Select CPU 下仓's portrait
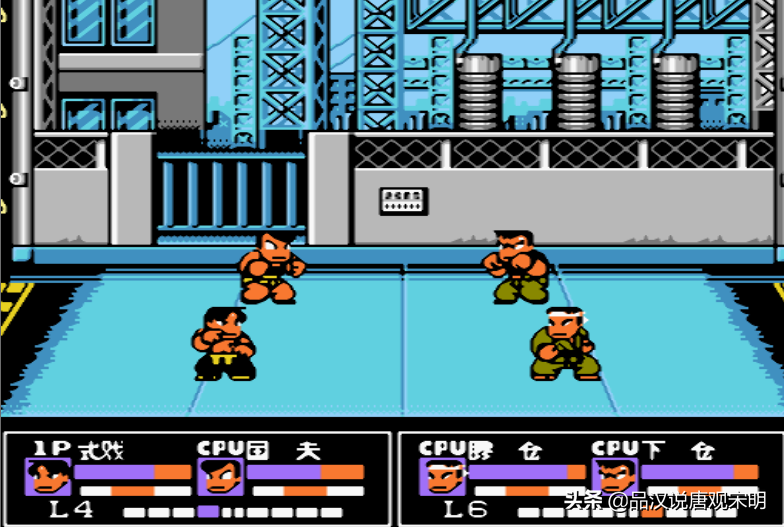Image resolution: width=784 pixels, height=527 pixels. tap(614, 477)
